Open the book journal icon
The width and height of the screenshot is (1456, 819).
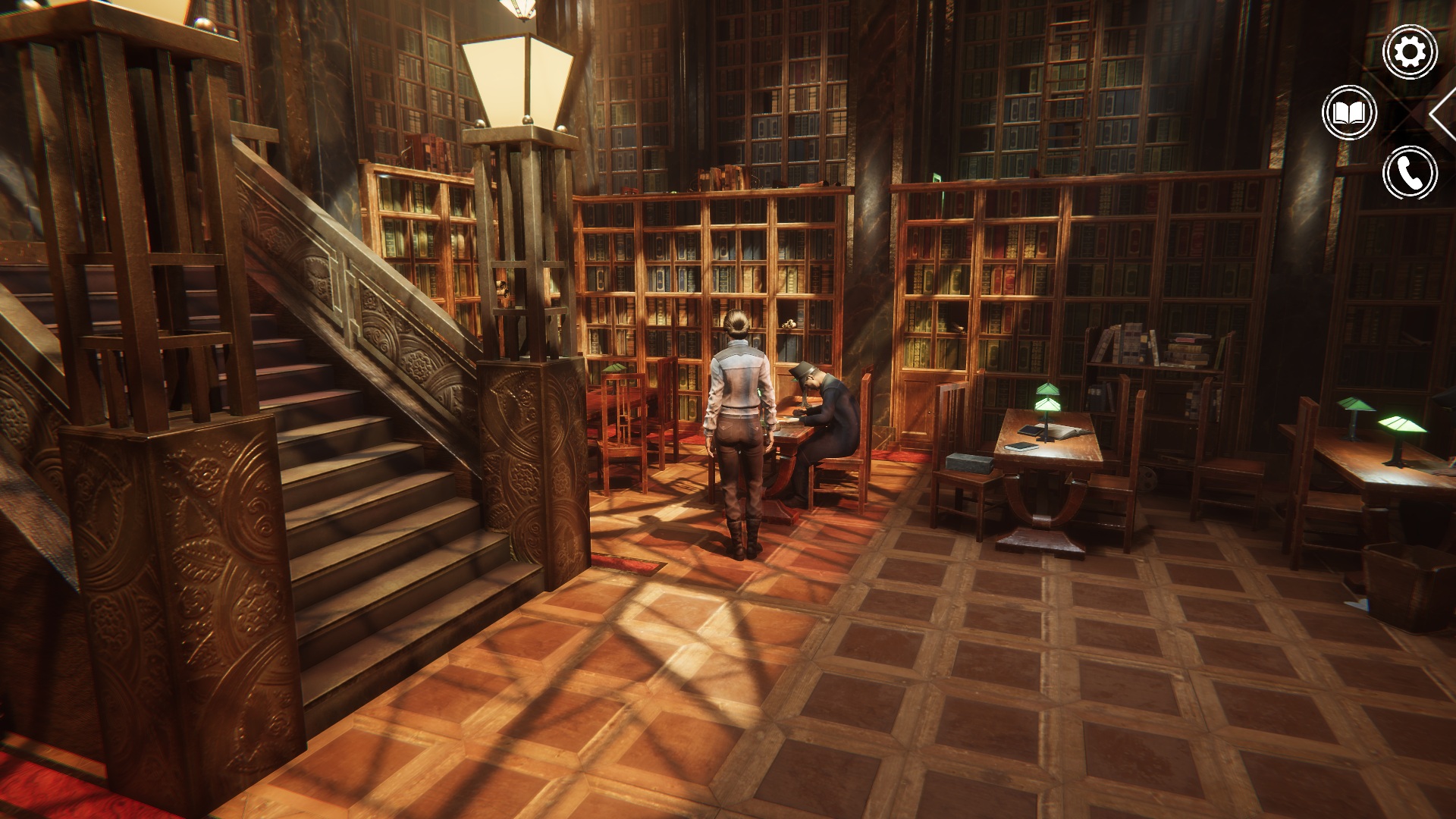tap(1349, 113)
